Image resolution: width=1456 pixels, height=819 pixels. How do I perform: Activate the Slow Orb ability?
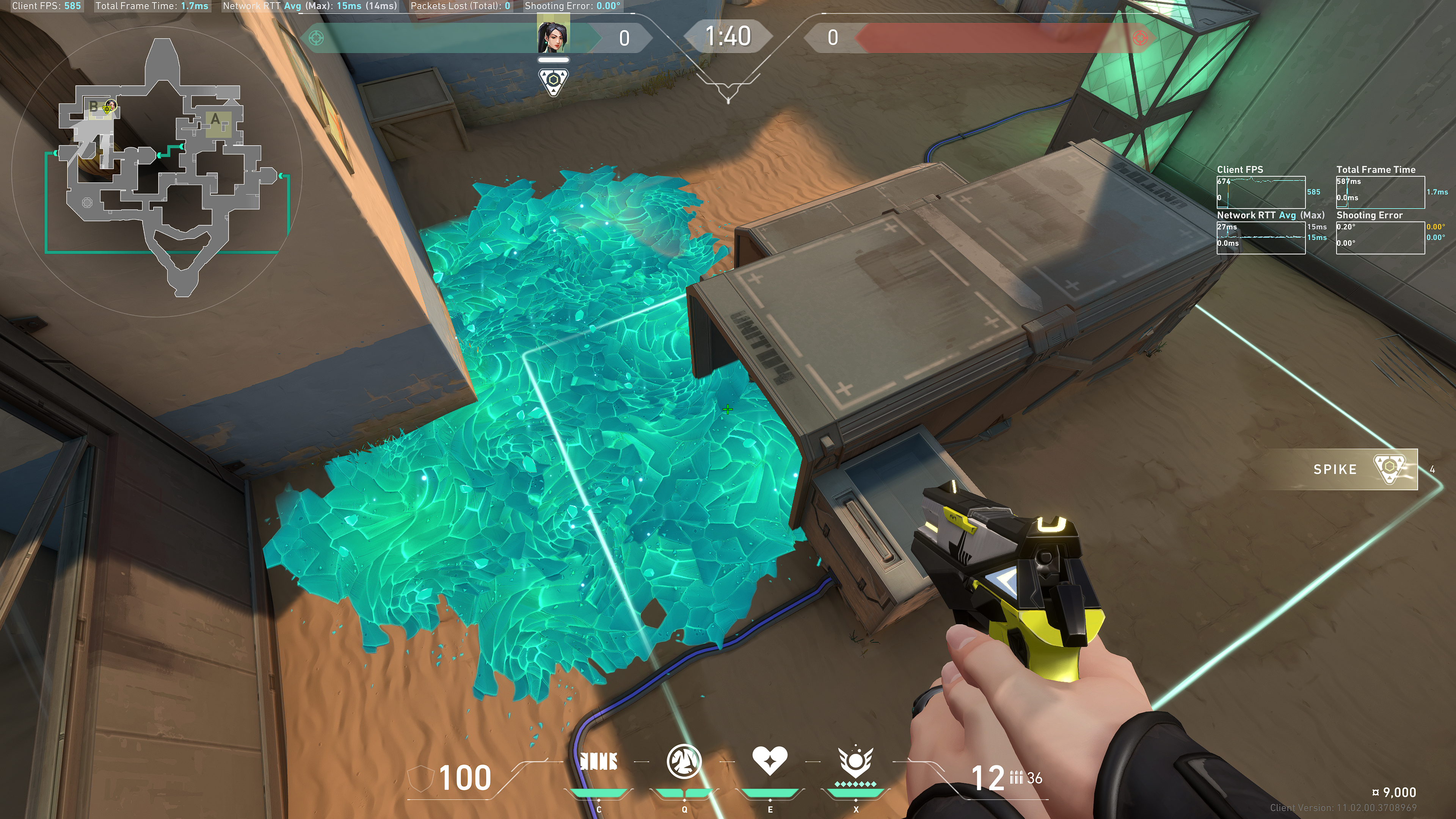[684, 761]
